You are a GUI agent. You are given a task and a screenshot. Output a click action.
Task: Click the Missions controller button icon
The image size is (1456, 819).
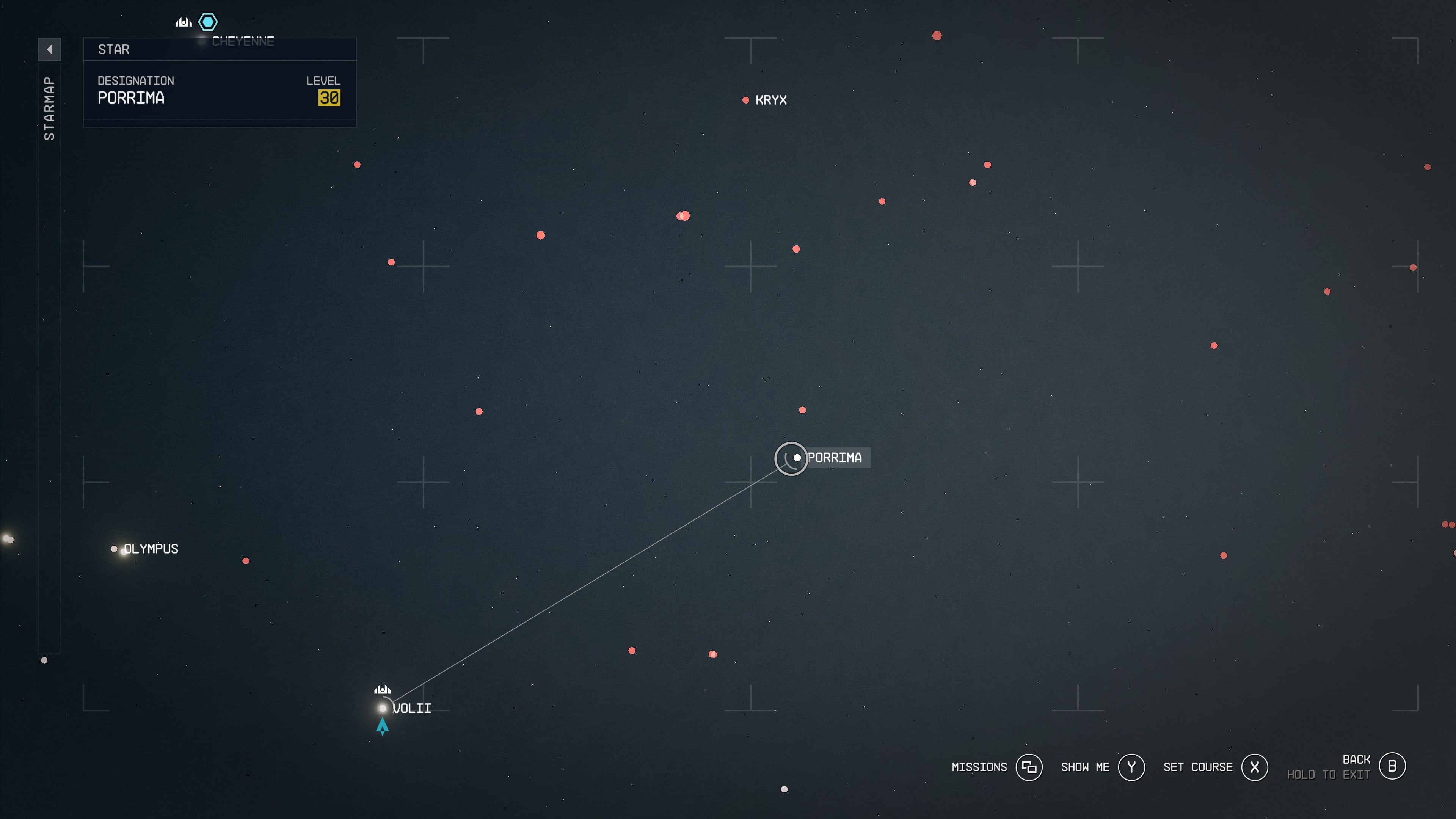coord(1030,767)
